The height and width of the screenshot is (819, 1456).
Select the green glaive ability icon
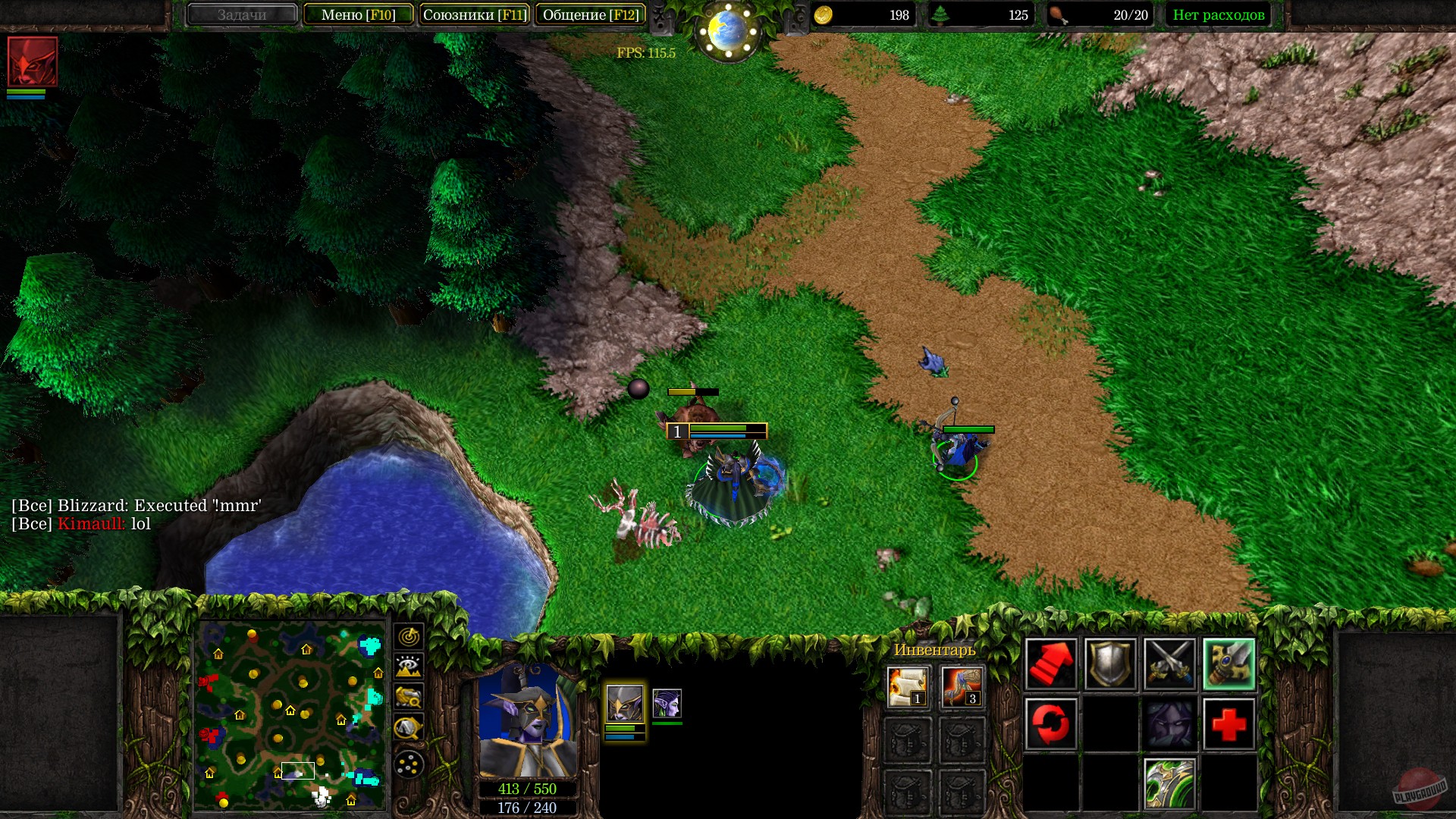pos(1170,783)
